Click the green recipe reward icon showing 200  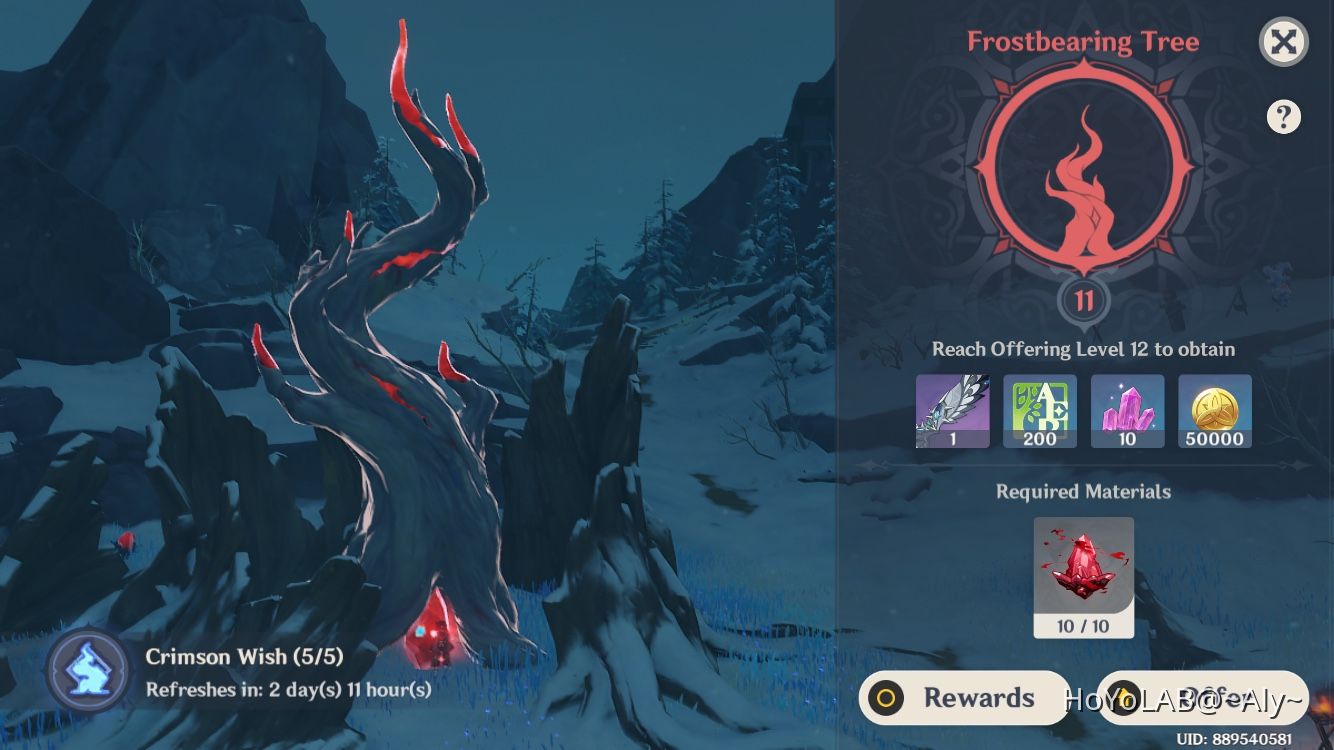[1040, 410]
